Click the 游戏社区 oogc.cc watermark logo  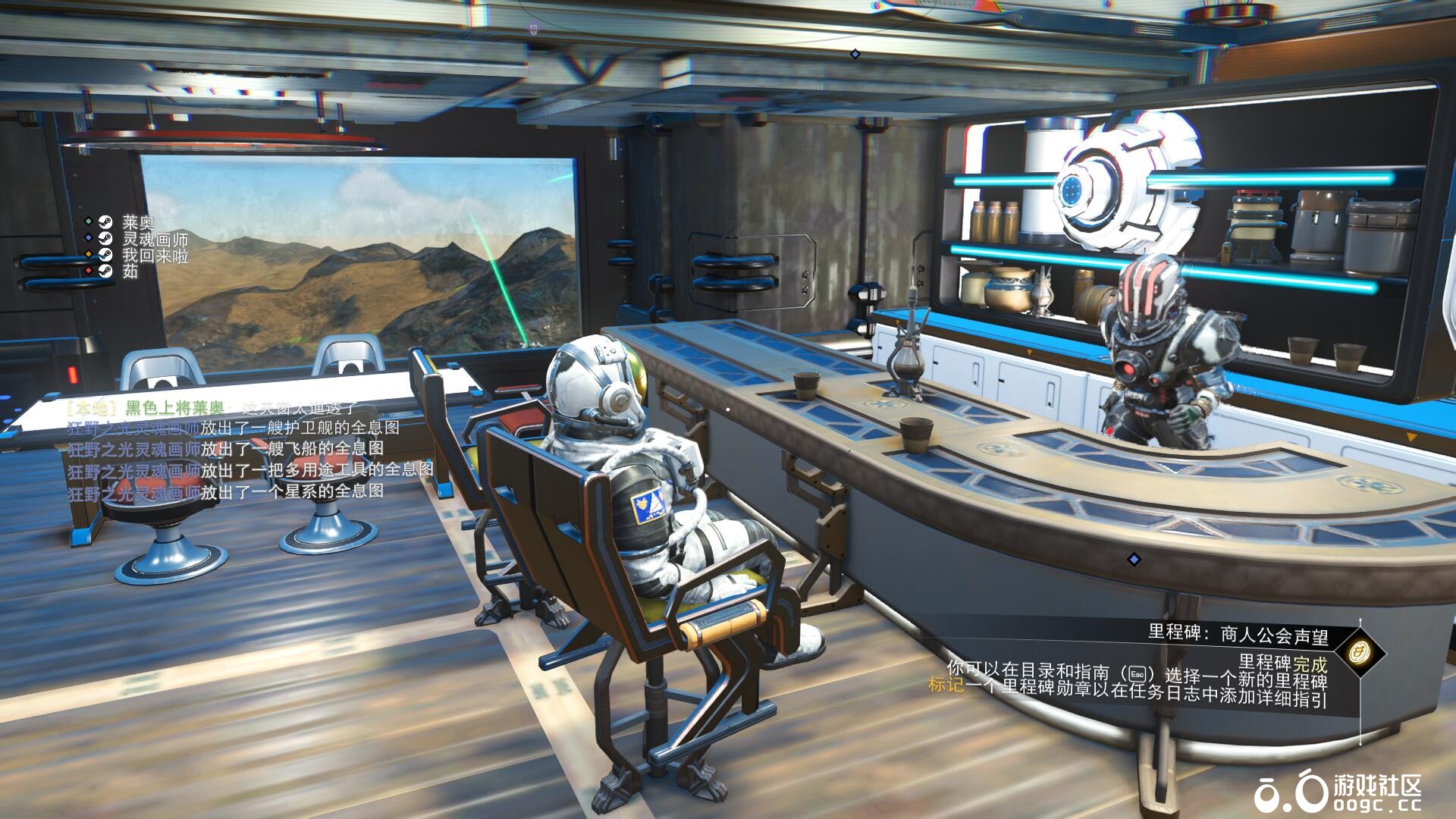pyautogui.click(x=1338, y=791)
